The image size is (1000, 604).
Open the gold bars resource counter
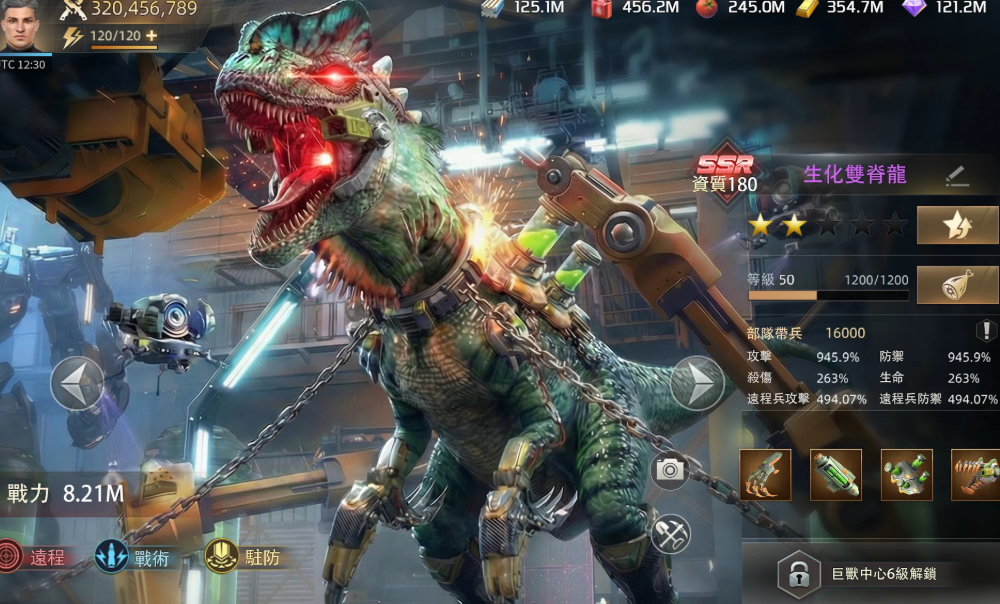tap(840, 8)
